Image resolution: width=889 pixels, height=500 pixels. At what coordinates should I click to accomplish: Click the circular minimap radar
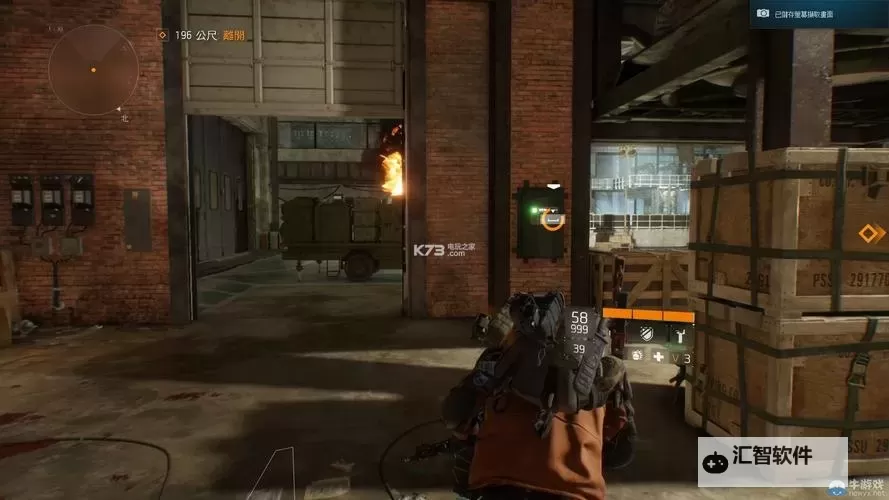[93, 68]
